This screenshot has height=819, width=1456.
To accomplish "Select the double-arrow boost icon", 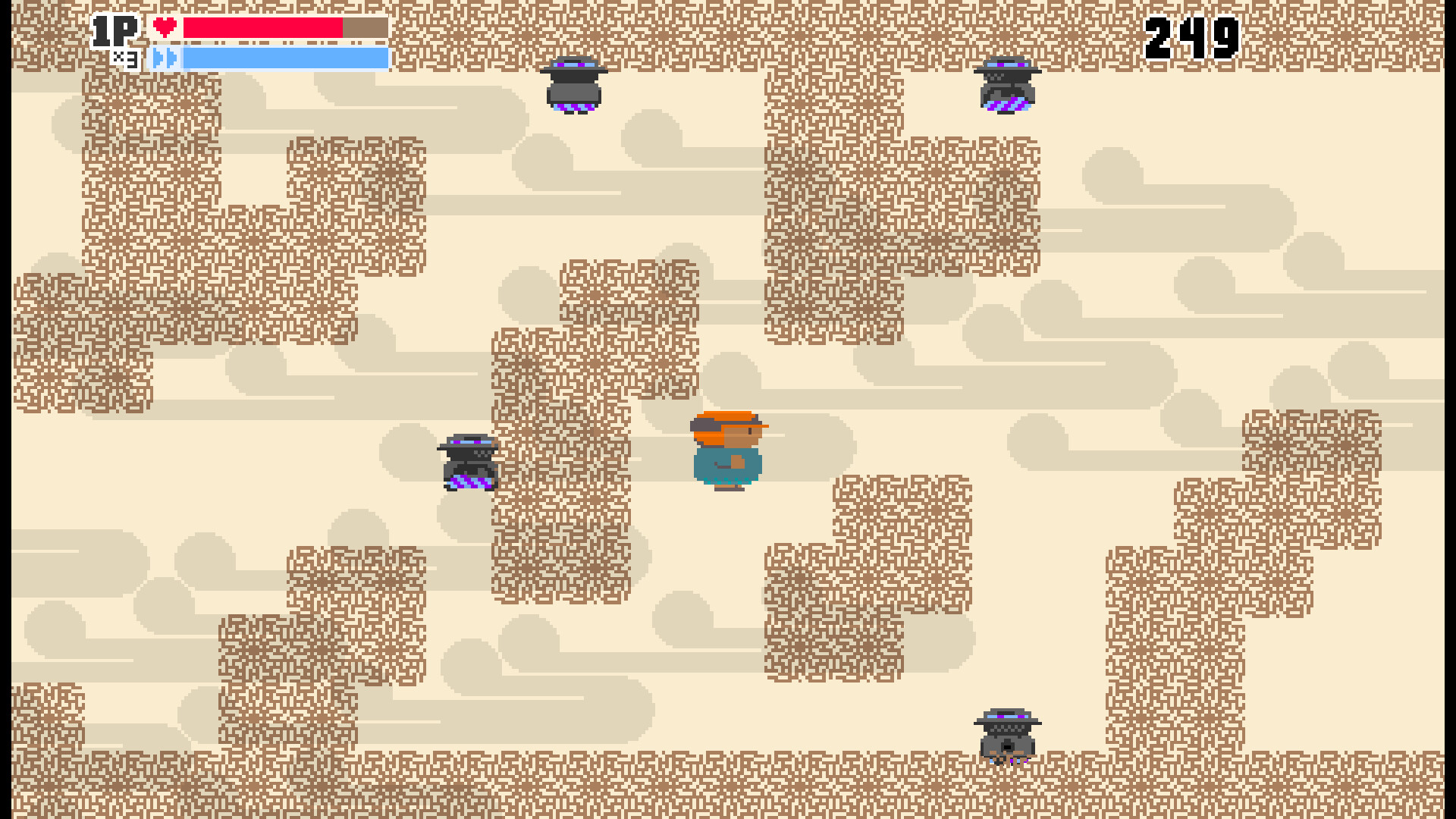I will 165,58.
